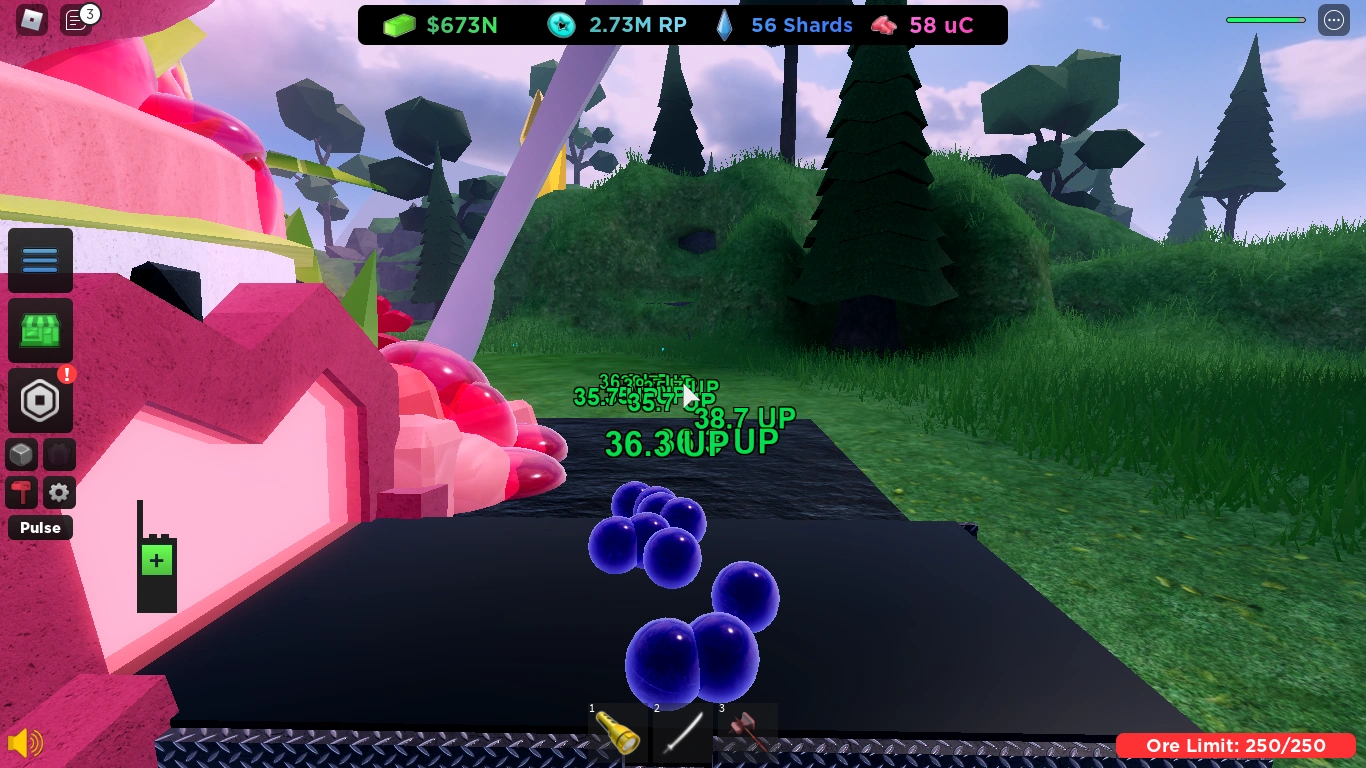Open the Robux purchase menu

point(40,400)
